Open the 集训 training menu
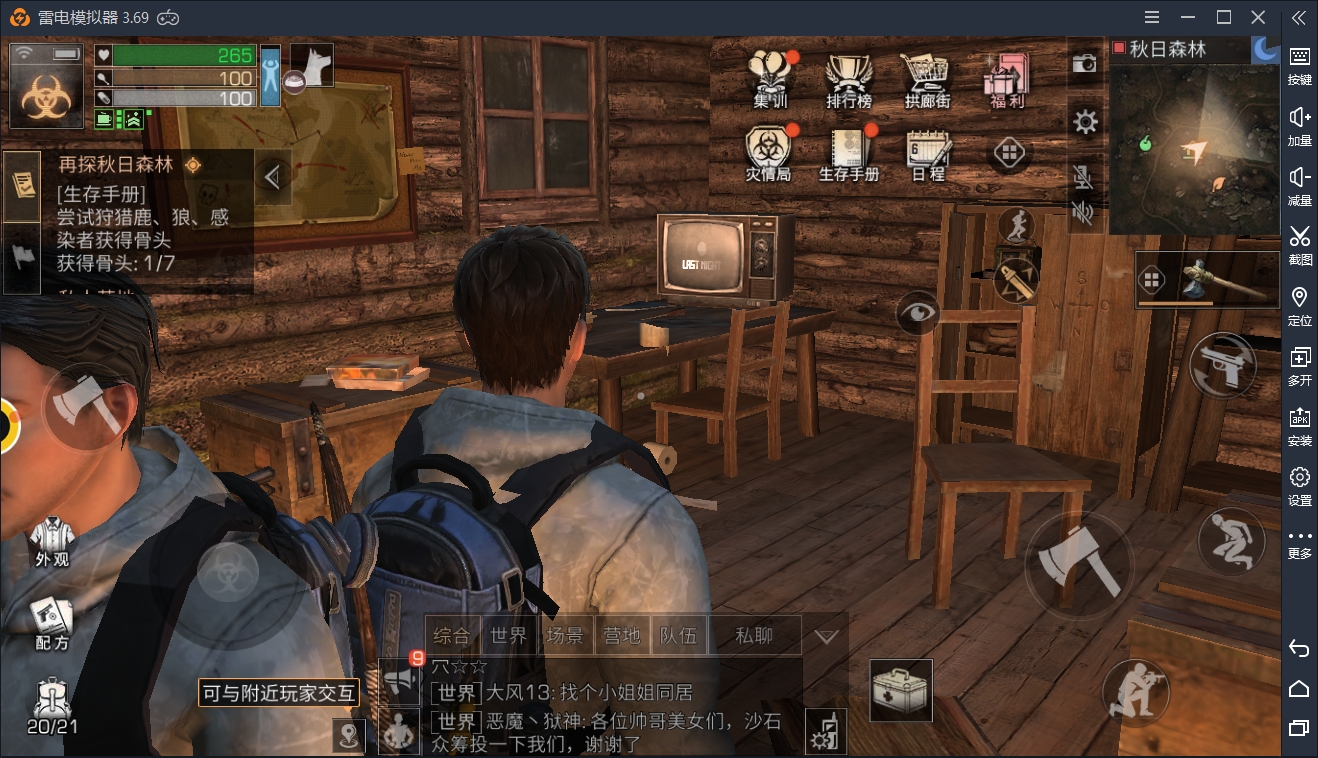1318x758 pixels. pyautogui.click(x=769, y=78)
